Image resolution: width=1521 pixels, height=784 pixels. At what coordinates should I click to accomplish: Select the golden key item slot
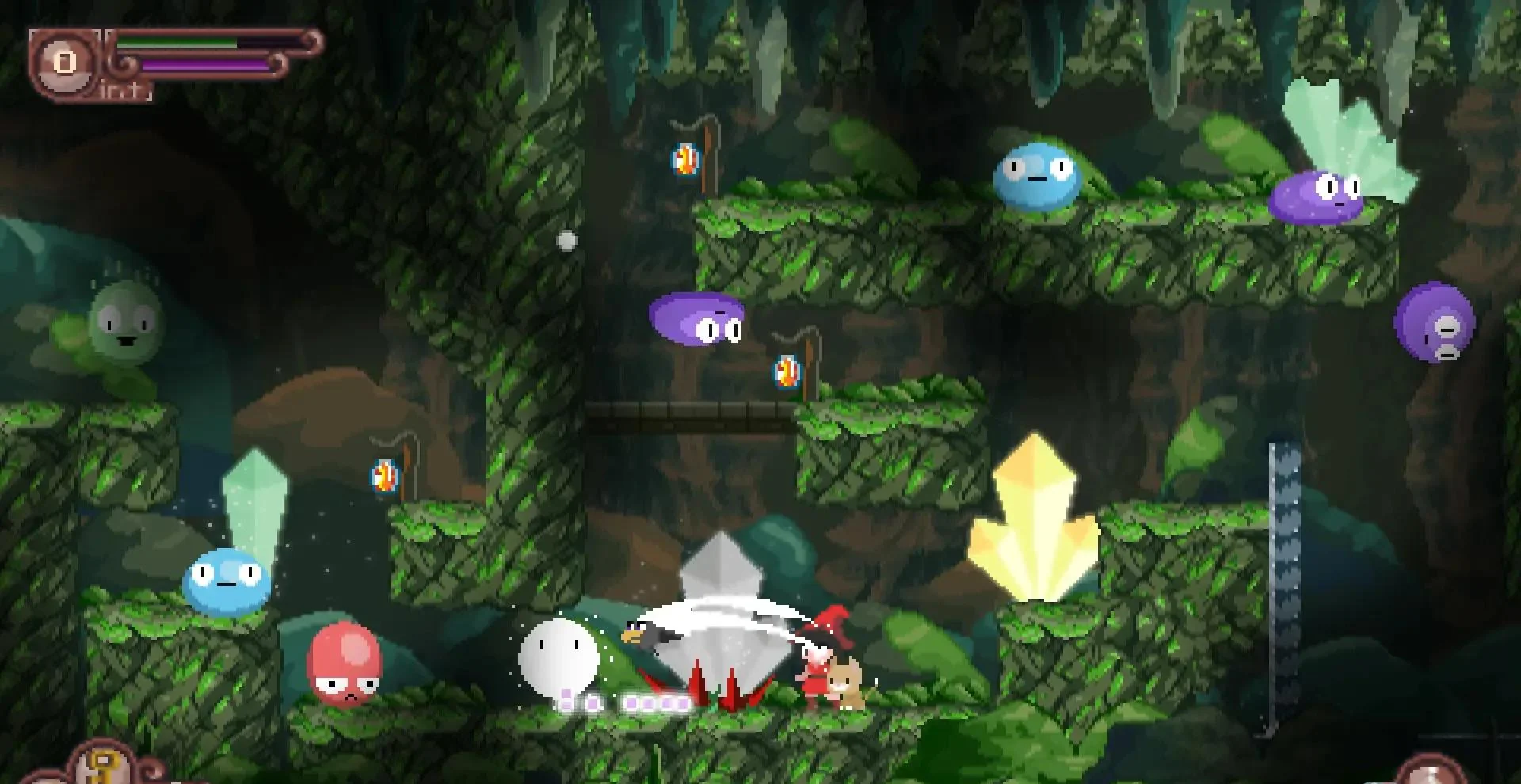pos(101,766)
